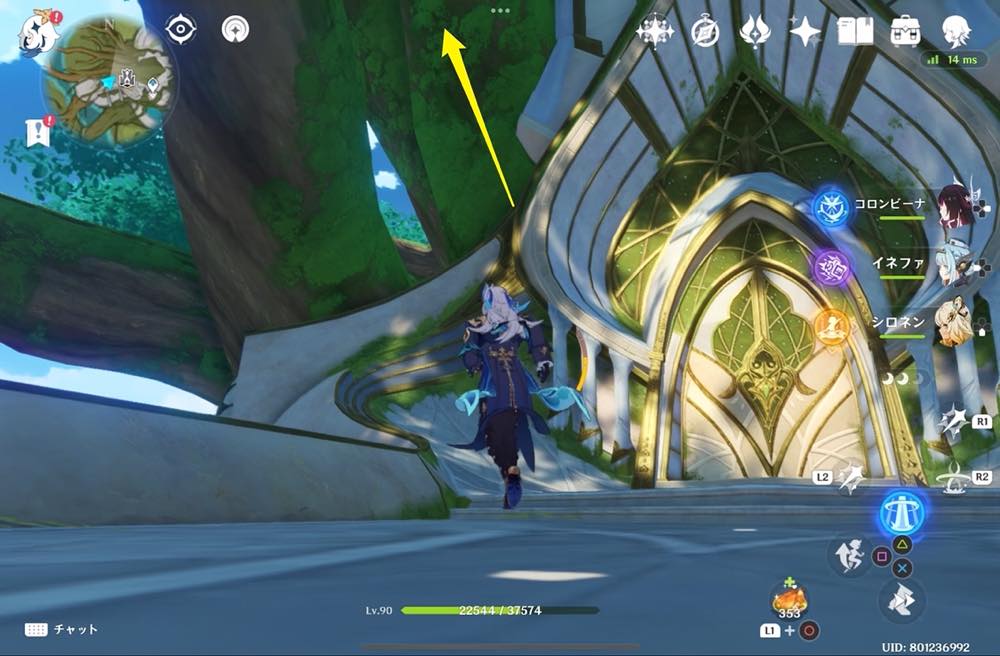Open the open-book handbook icon

[855, 32]
